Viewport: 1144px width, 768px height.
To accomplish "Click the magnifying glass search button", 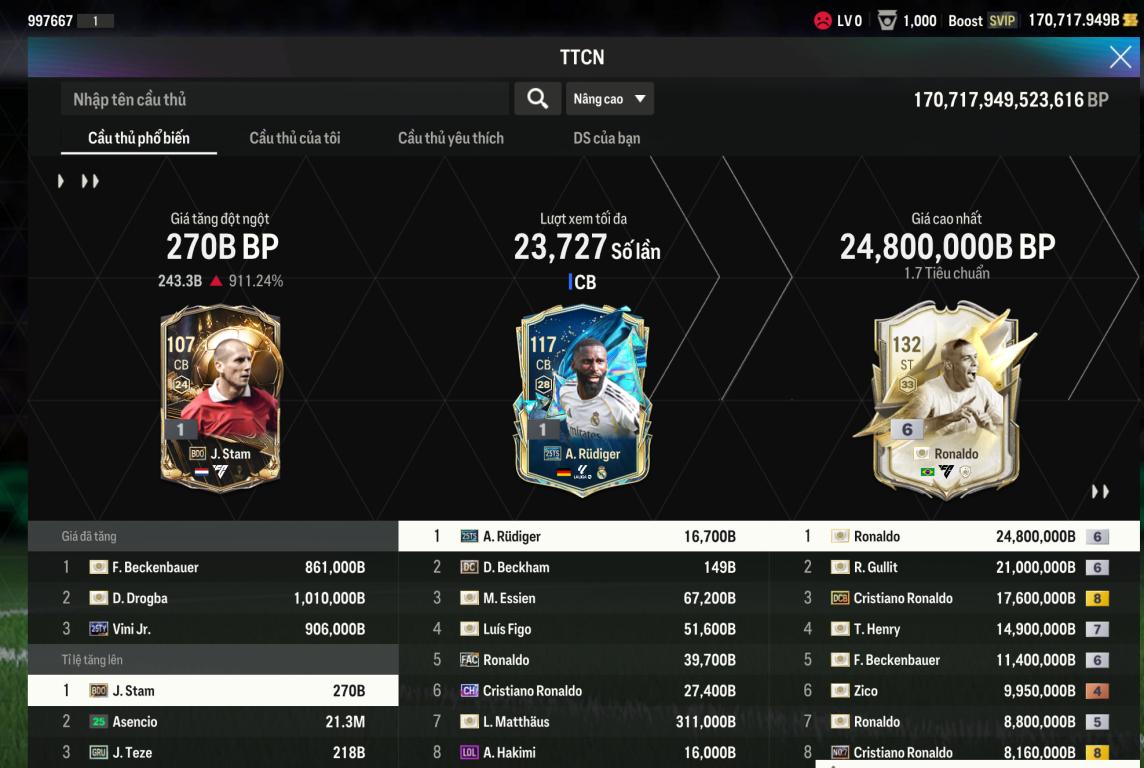I will coord(537,99).
